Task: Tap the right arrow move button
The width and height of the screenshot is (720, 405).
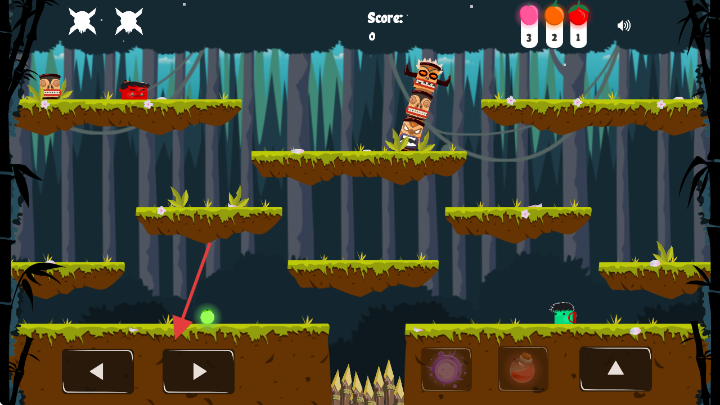Action: click(x=199, y=371)
